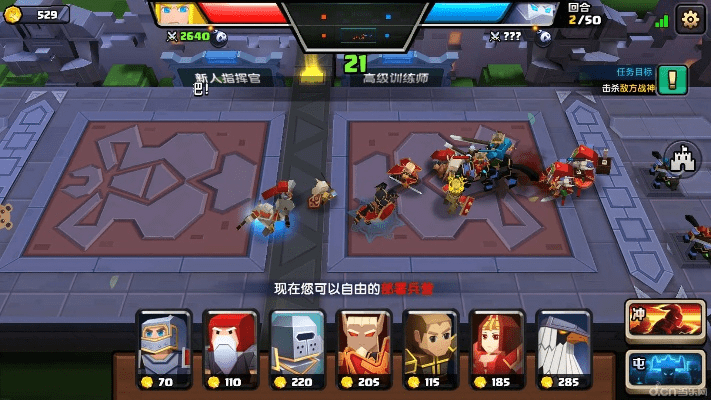Select the red horned demon card costing 205
Viewport: 711px width, 400px height.
pyautogui.click(x=364, y=345)
